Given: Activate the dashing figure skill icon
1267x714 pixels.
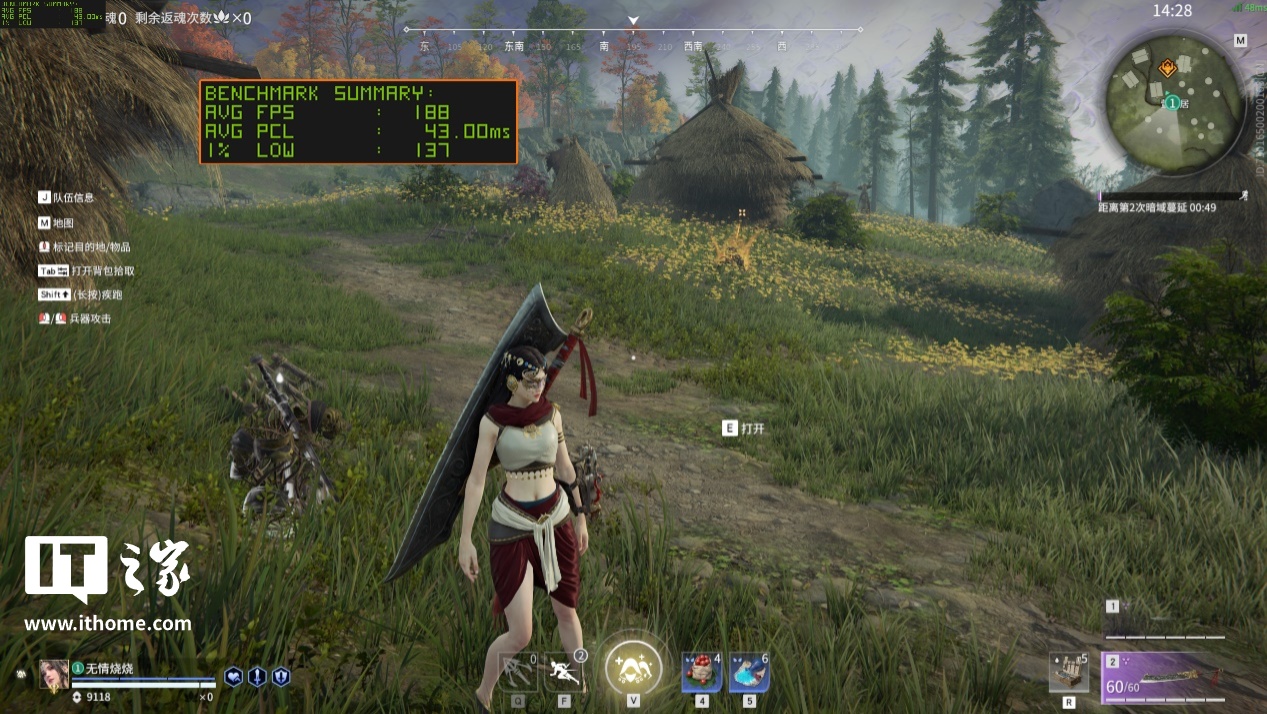Looking at the screenshot, I should 565,671.
